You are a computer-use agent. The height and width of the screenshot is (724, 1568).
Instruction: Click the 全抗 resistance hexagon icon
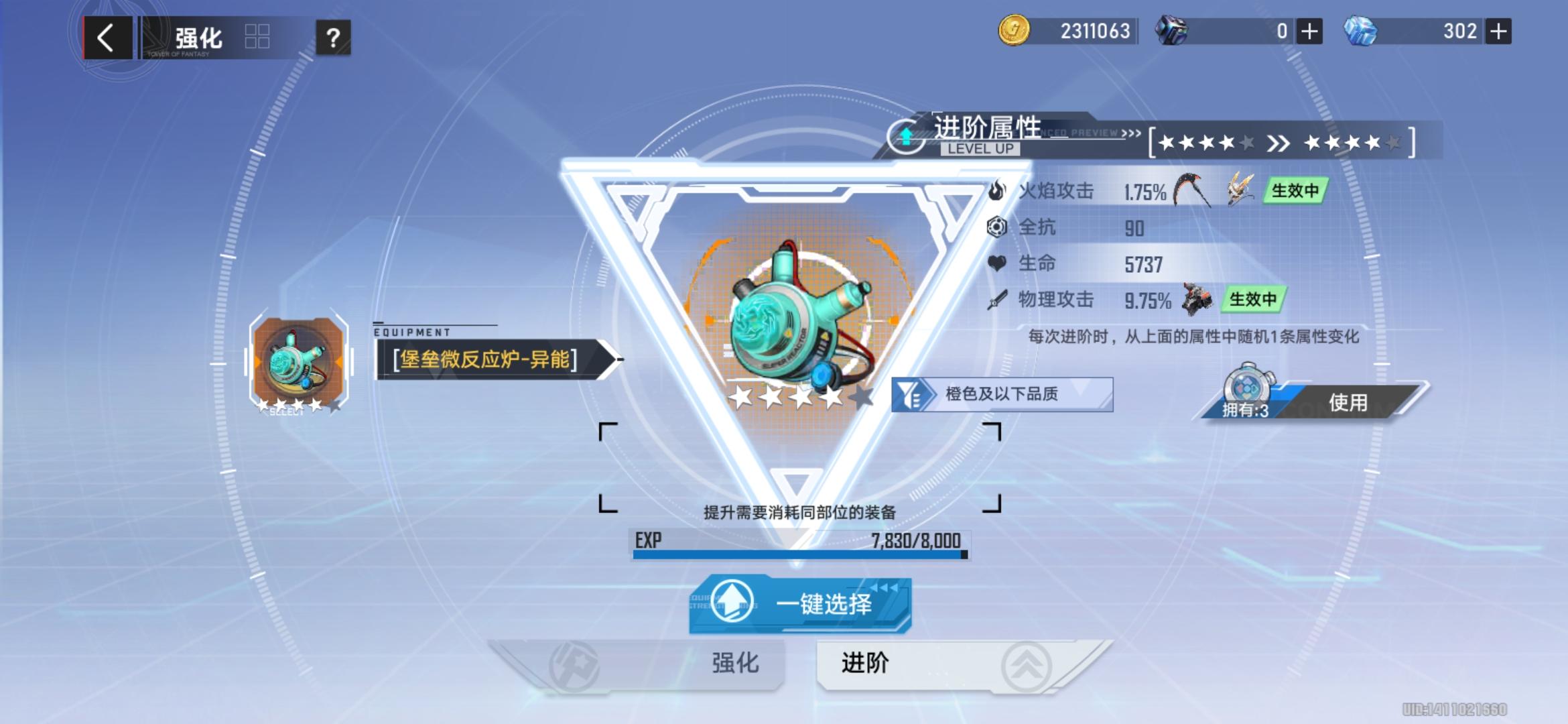pos(998,227)
